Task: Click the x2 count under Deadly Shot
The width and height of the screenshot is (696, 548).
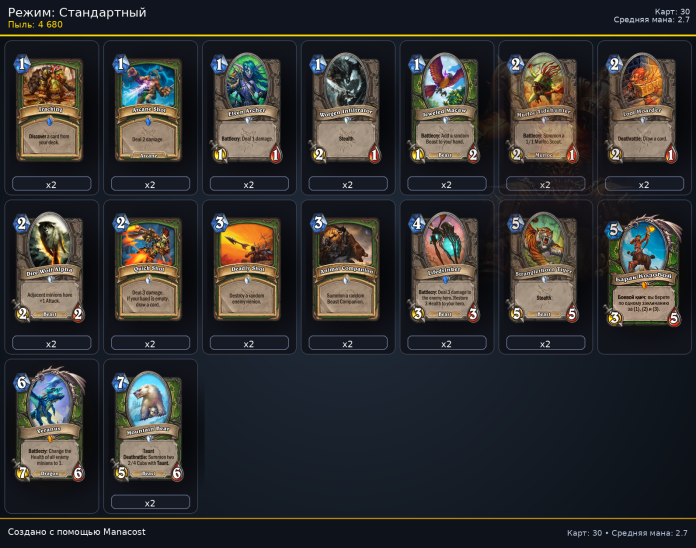Action: 249,343
